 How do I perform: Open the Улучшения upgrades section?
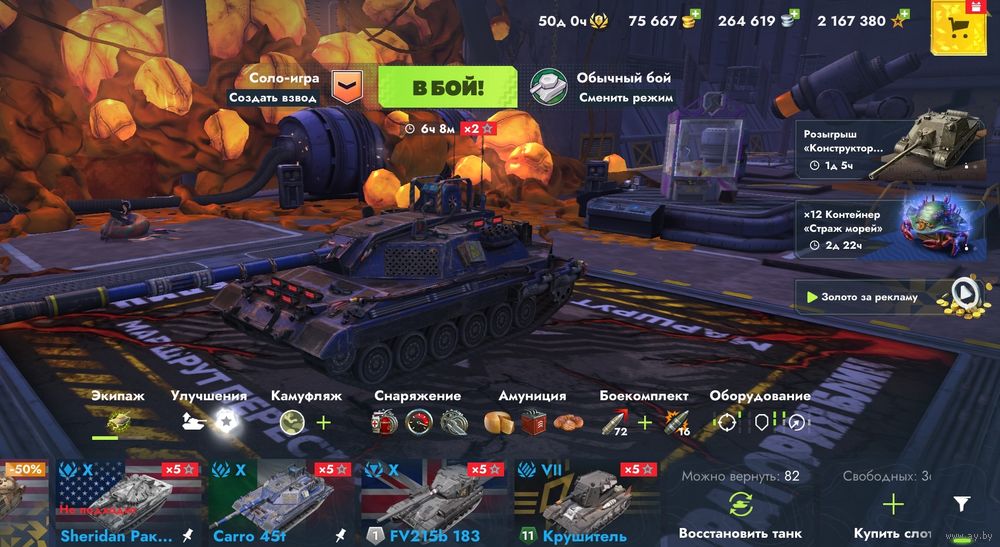pyautogui.click(x=209, y=421)
